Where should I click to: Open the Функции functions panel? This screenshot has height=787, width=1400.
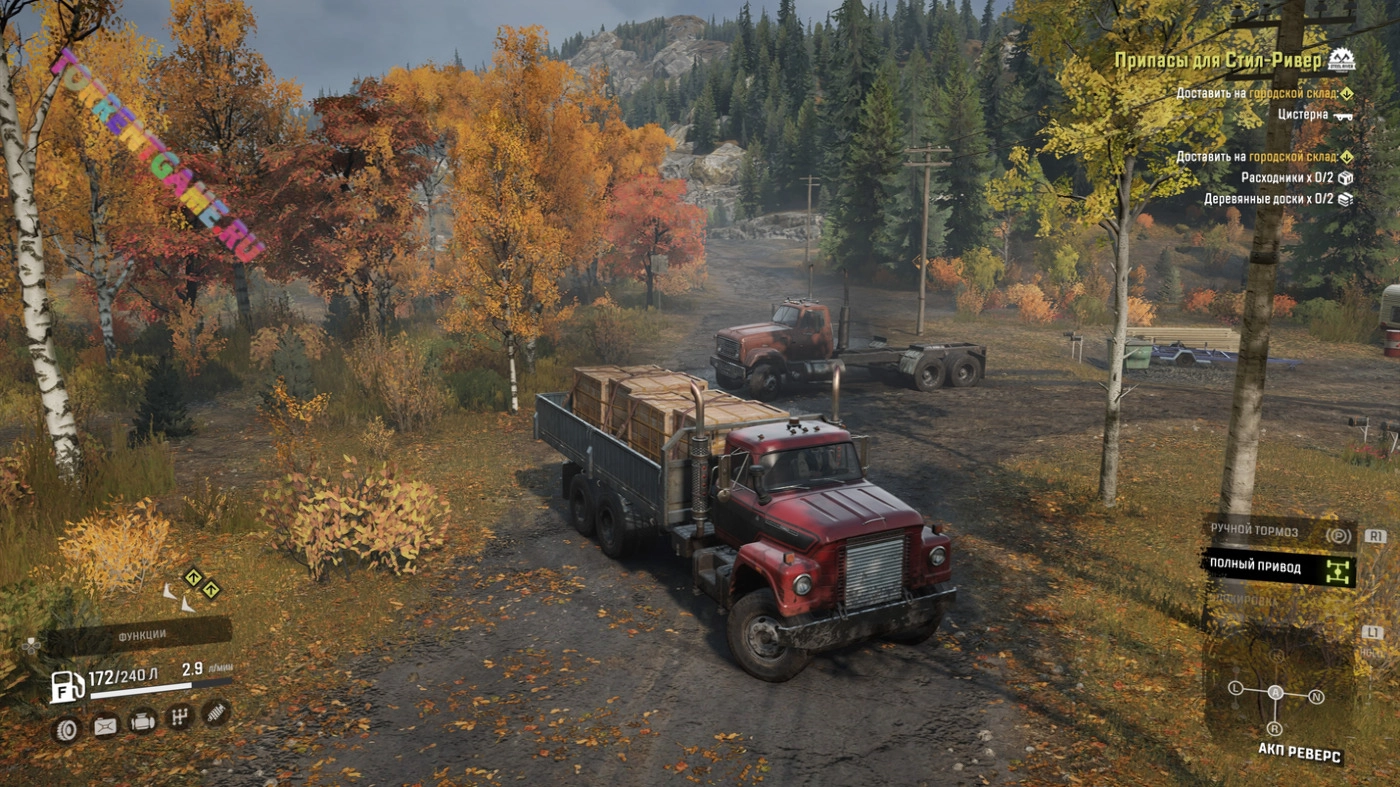tap(140, 636)
